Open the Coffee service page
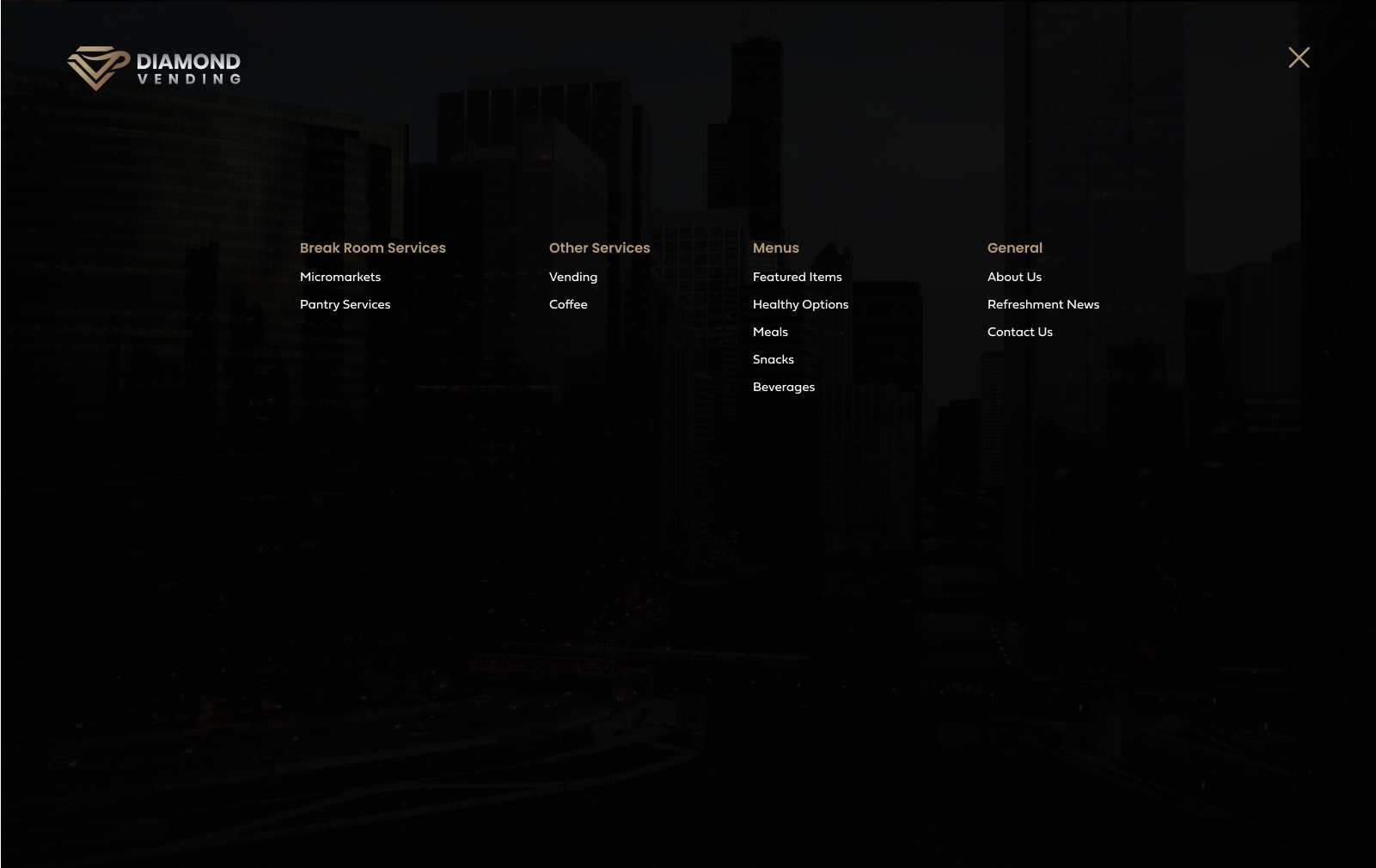 point(568,305)
